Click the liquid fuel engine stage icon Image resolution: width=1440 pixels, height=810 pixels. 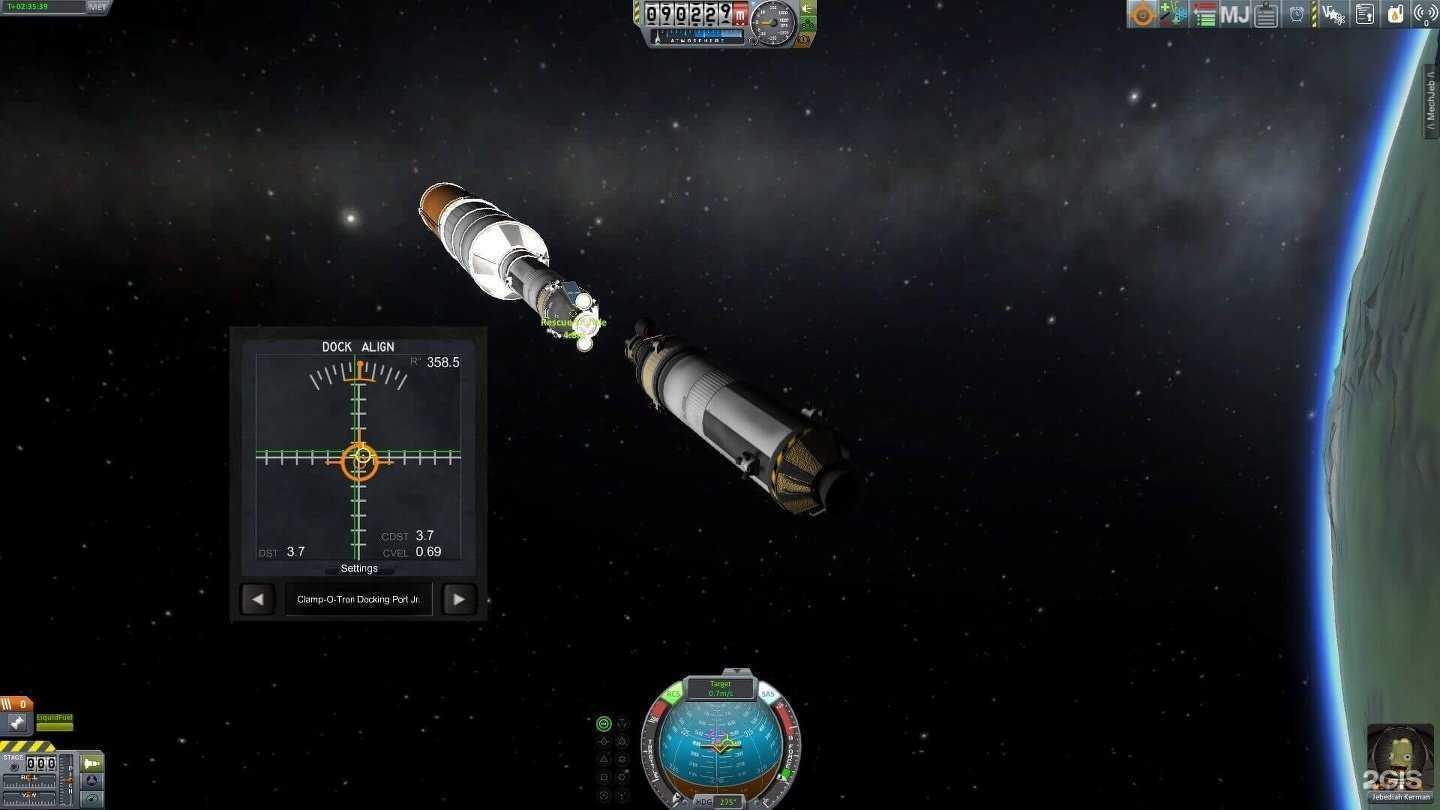coord(17,723)
